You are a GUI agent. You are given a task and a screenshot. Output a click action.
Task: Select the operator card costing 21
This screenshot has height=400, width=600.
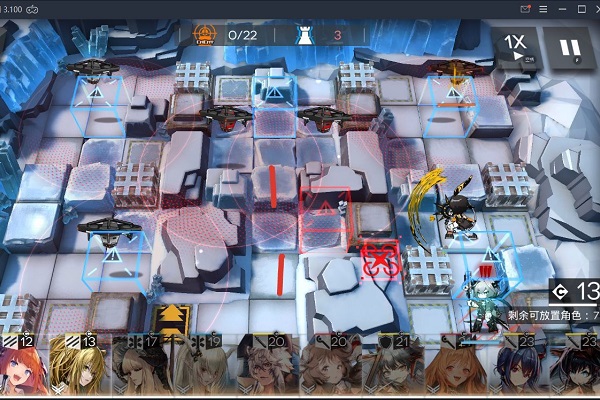coord(397,370)
